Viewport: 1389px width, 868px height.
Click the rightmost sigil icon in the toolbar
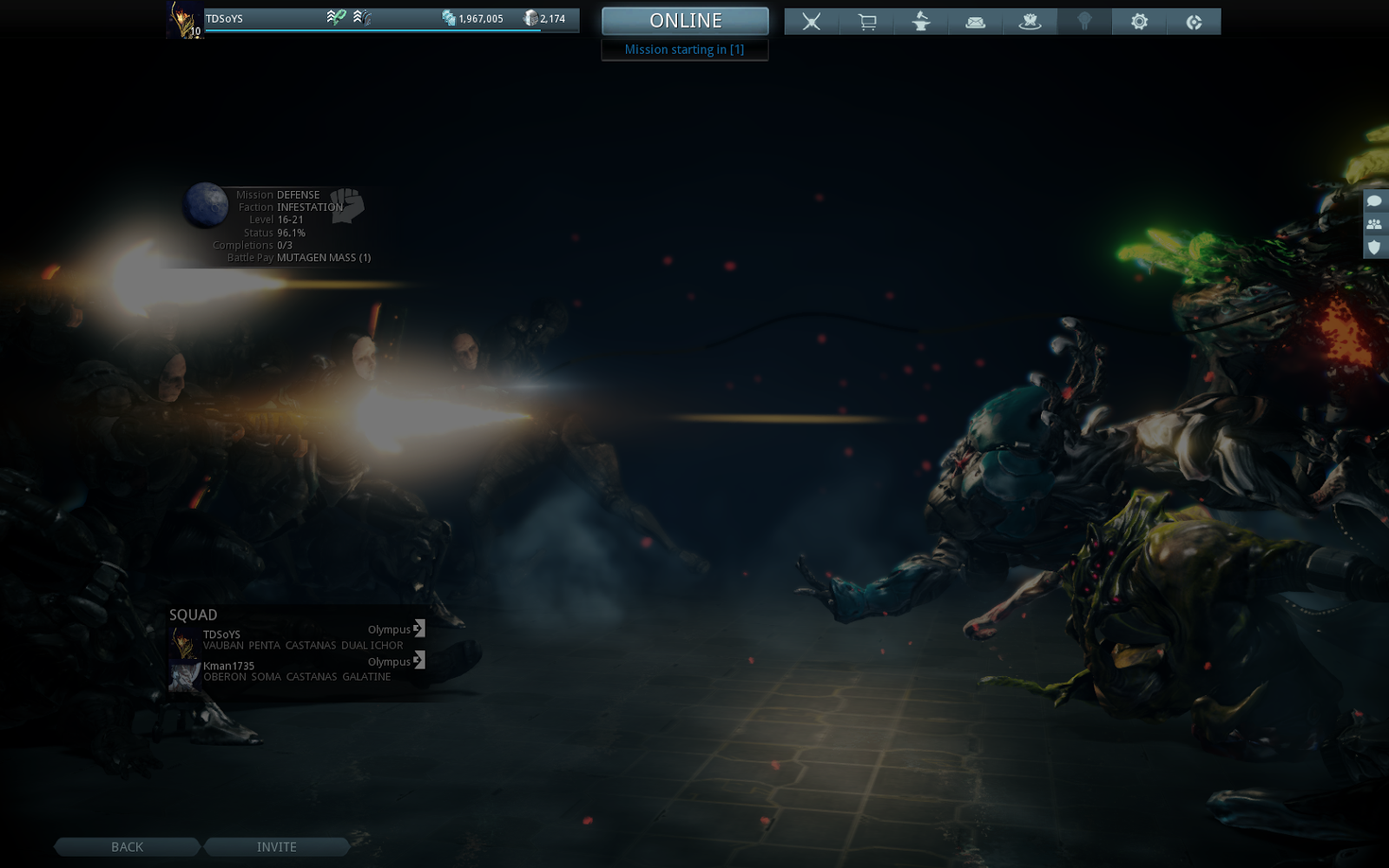click(1195, 22)
